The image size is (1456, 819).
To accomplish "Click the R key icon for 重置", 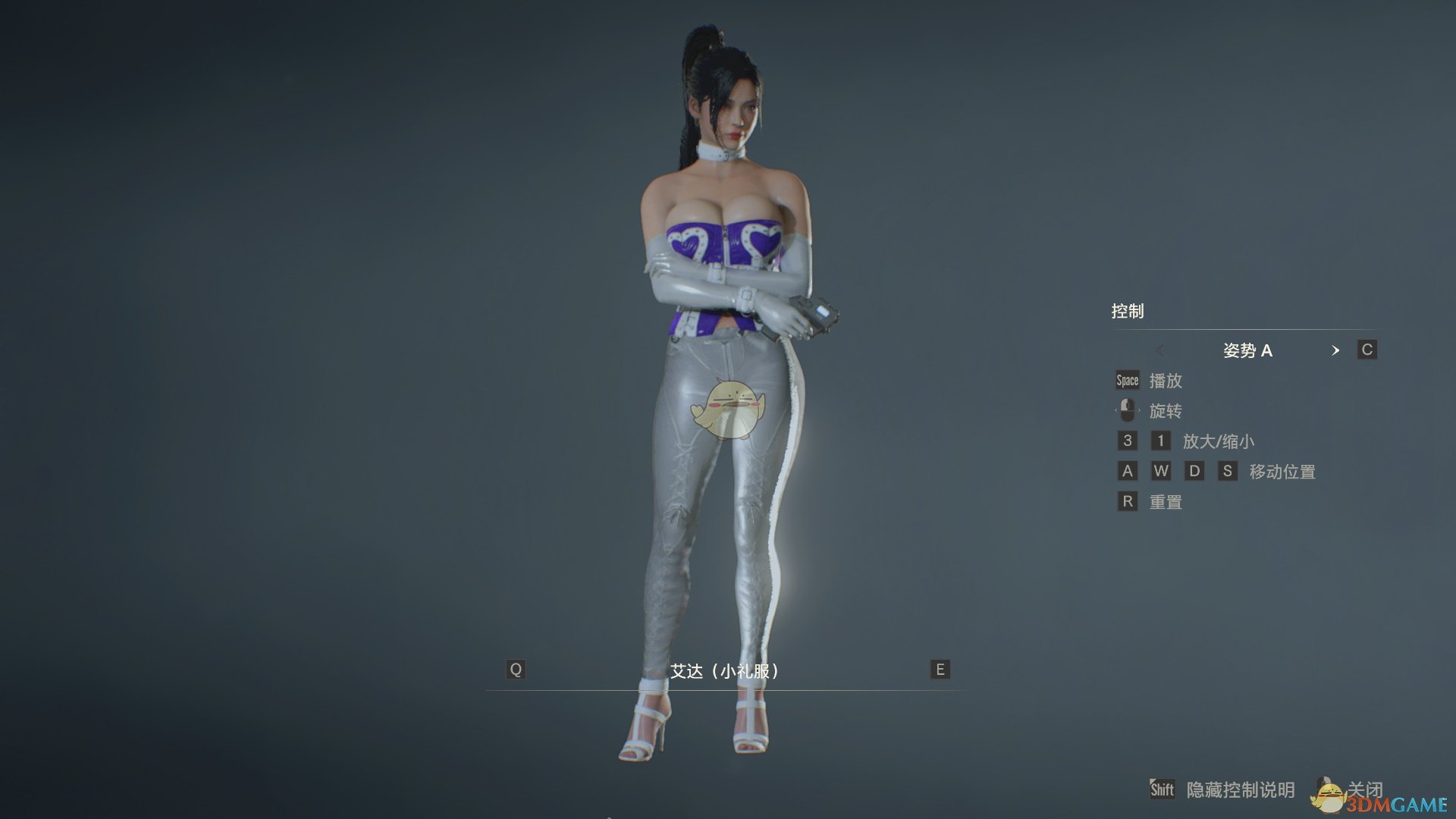I will (1126, 501).
